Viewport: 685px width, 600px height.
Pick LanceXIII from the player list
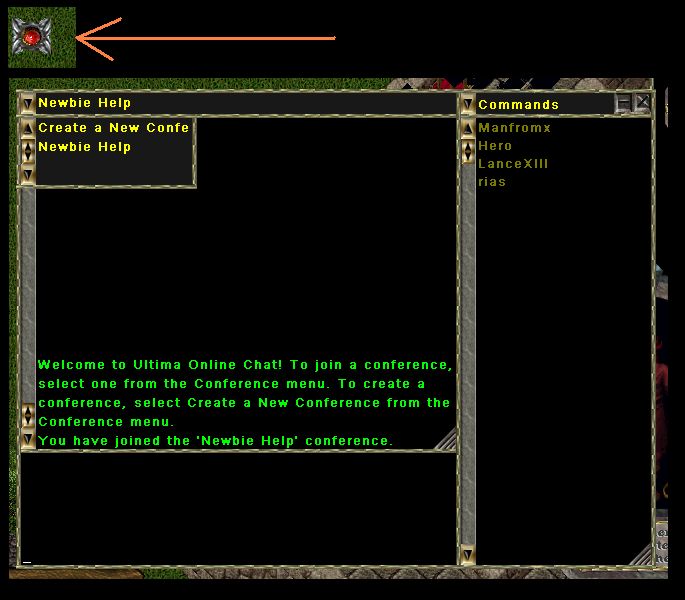pos(513,164)
